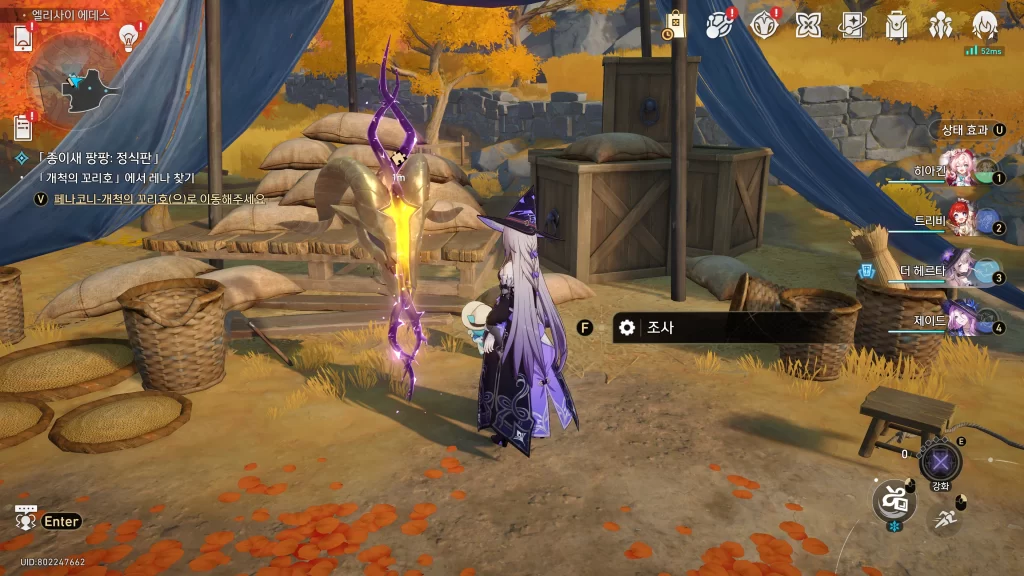1024x576 pixels.
Task: Activate the 강화 technique skill icon
Action: (x=940, y=461)
